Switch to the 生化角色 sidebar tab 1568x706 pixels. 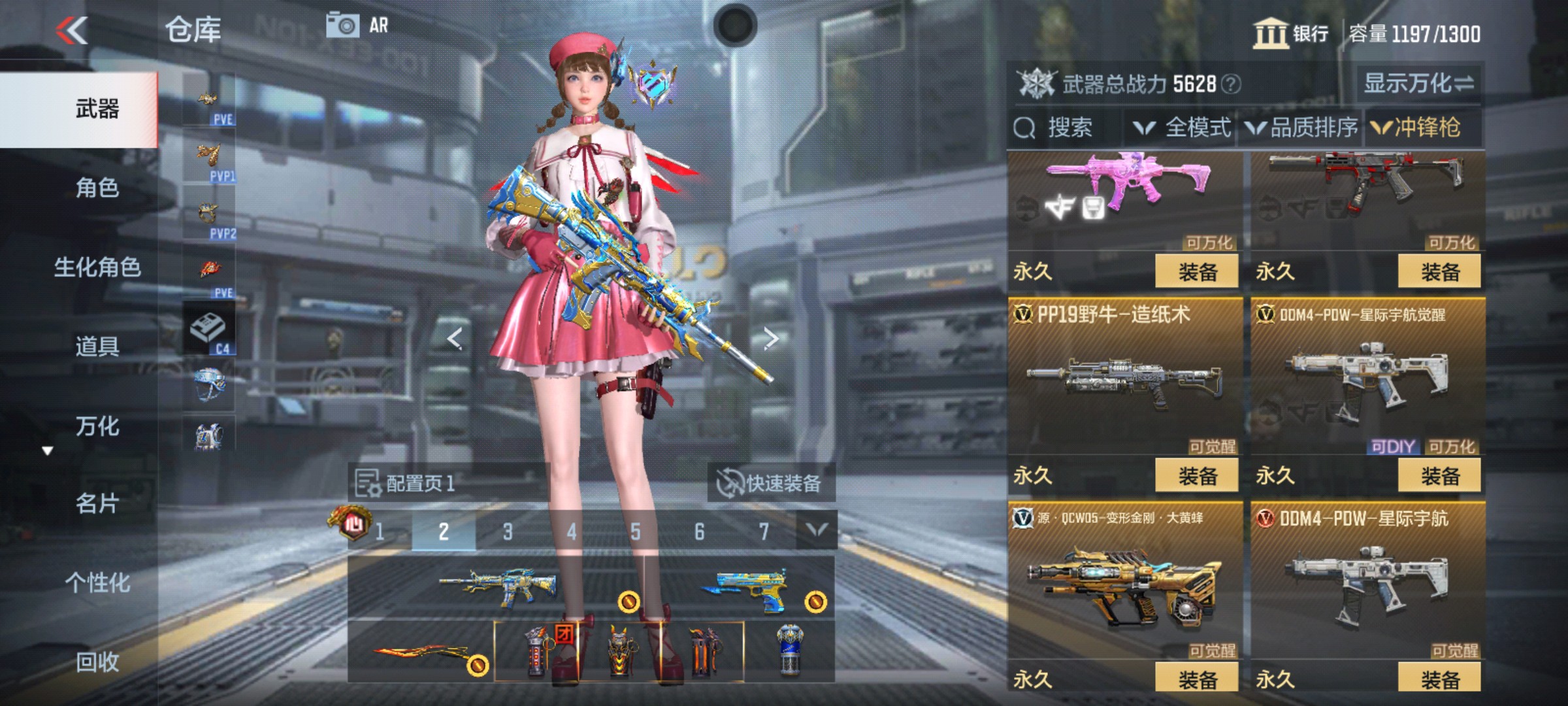point(98,268)
